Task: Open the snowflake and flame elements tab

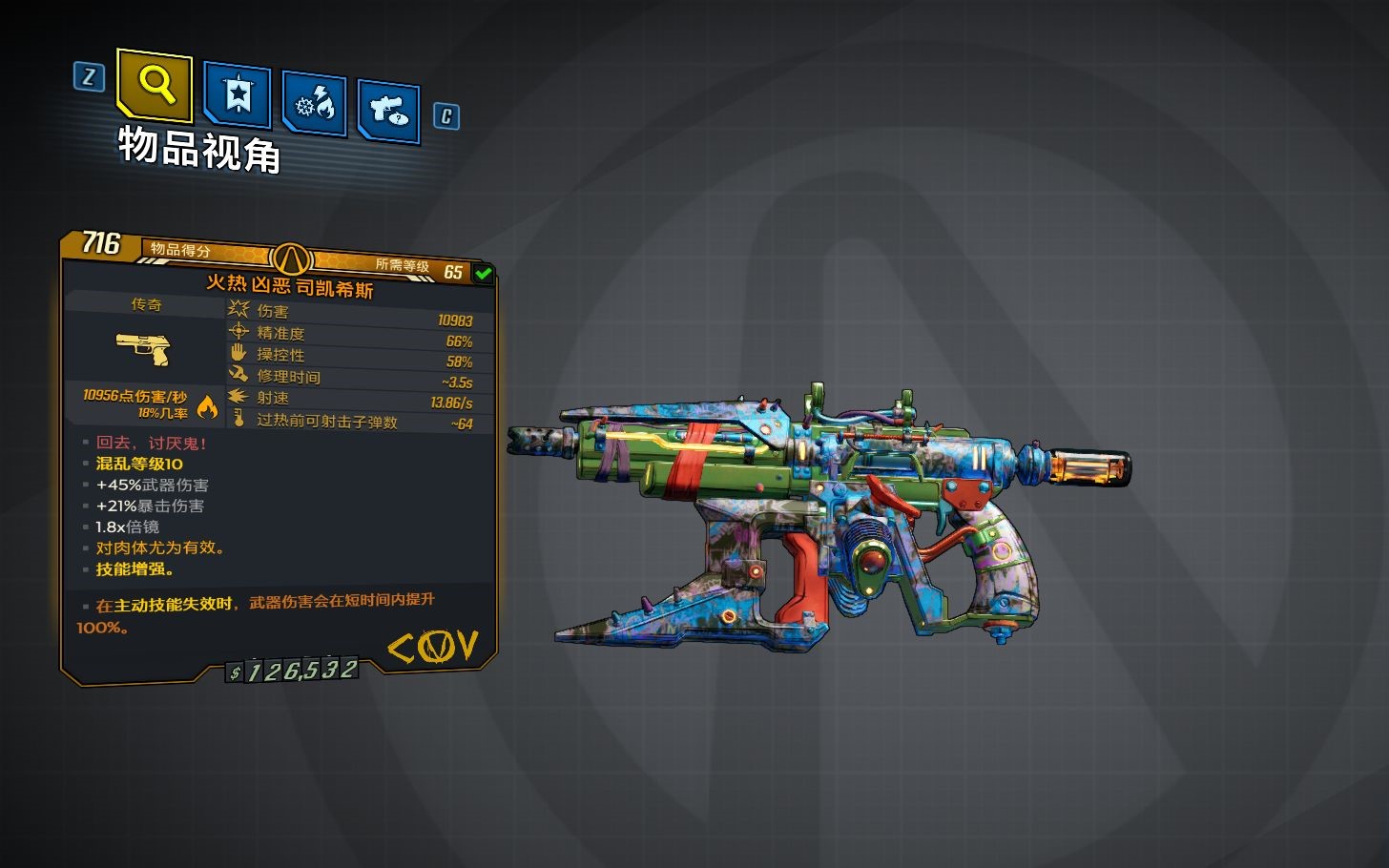Action: coord(314,104)
